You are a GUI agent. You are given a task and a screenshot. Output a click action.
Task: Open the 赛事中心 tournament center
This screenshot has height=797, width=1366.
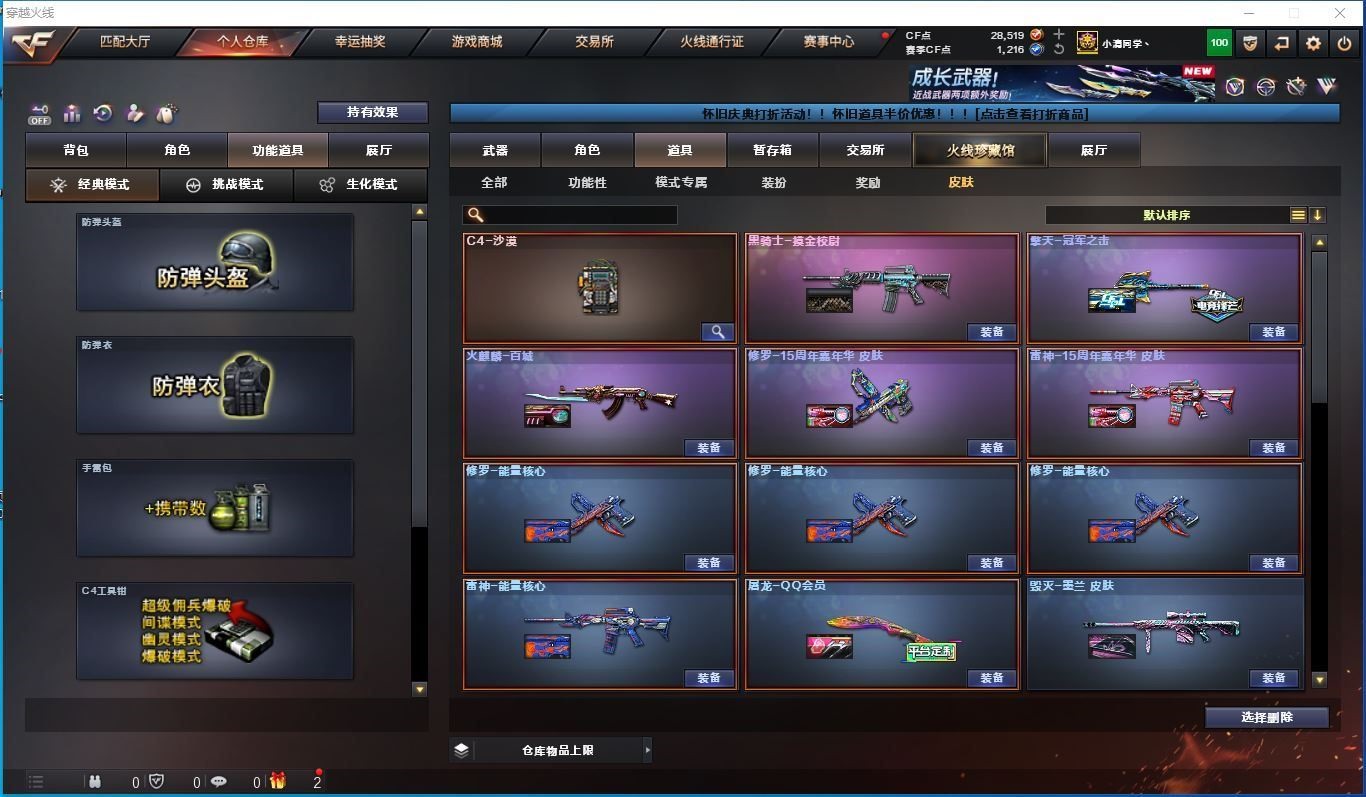[x=828, y=42]
